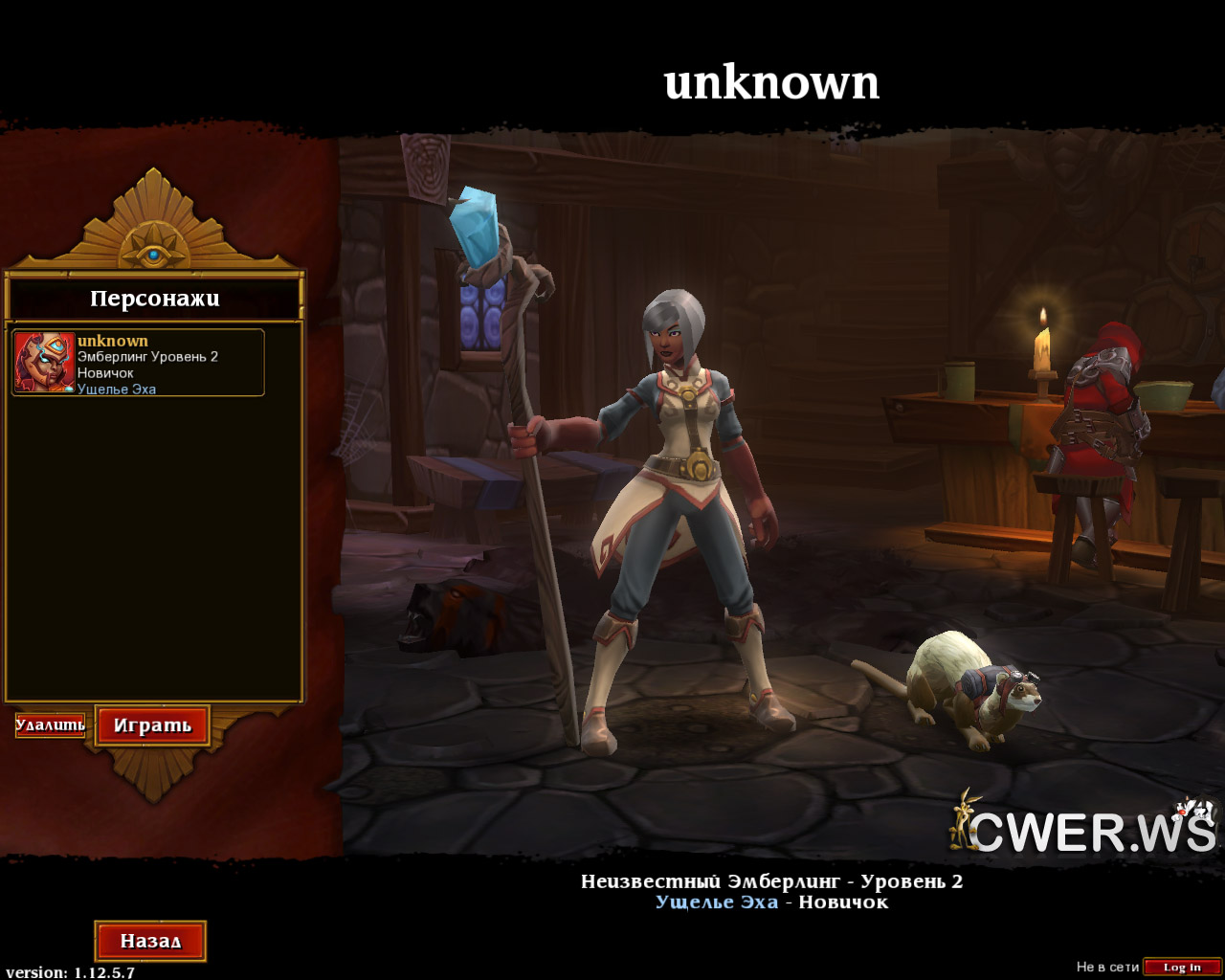Select the unknown Embermage character entry
Screen dimensions: 1225x980
[138, 363]
